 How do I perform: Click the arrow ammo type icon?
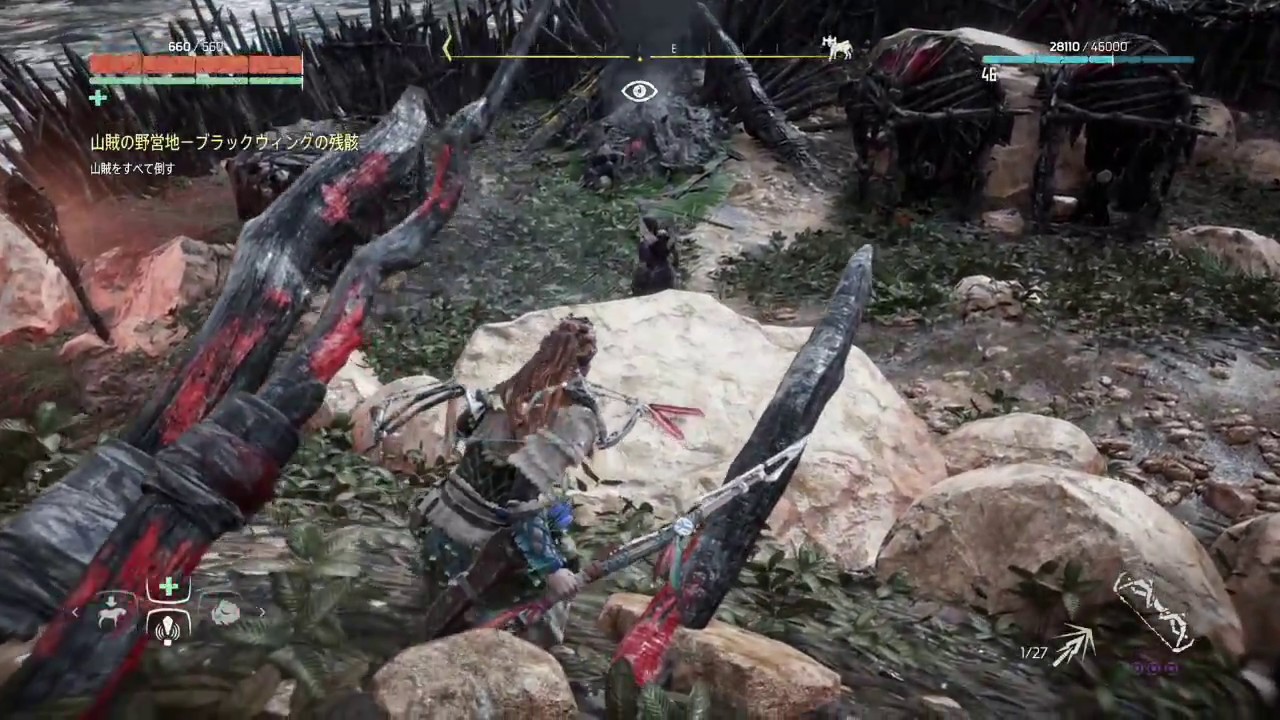pos(1073,645)
